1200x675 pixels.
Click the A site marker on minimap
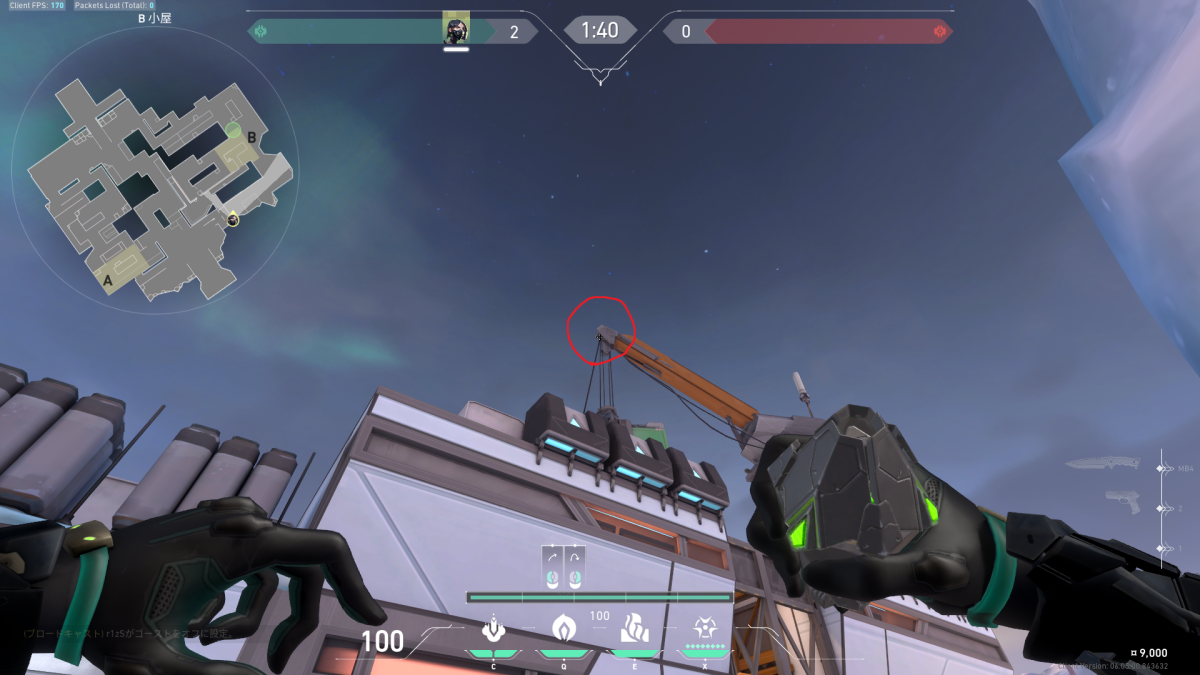[x=107, y=282]
